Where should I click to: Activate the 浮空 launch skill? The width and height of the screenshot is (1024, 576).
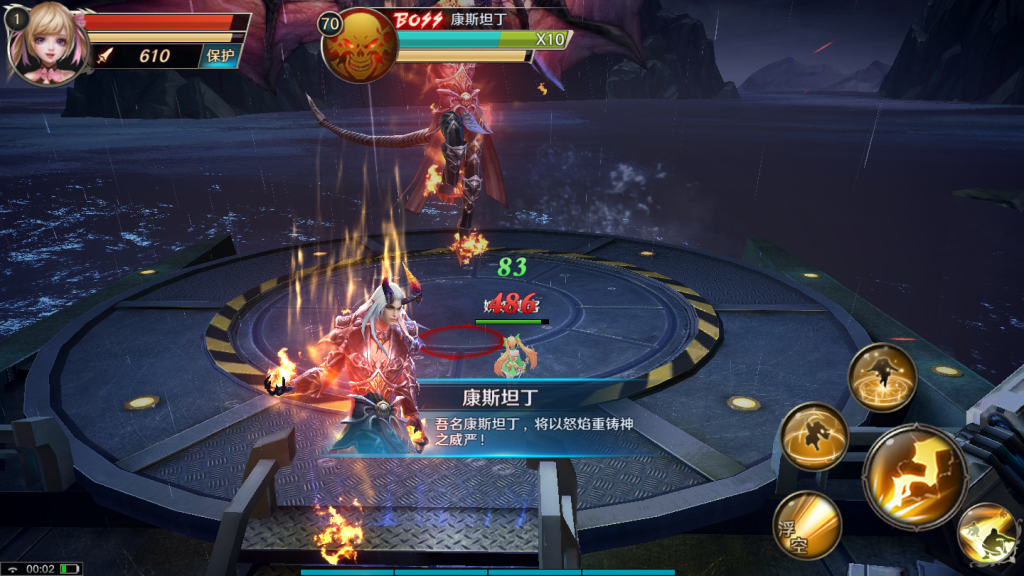pos(806,524)
